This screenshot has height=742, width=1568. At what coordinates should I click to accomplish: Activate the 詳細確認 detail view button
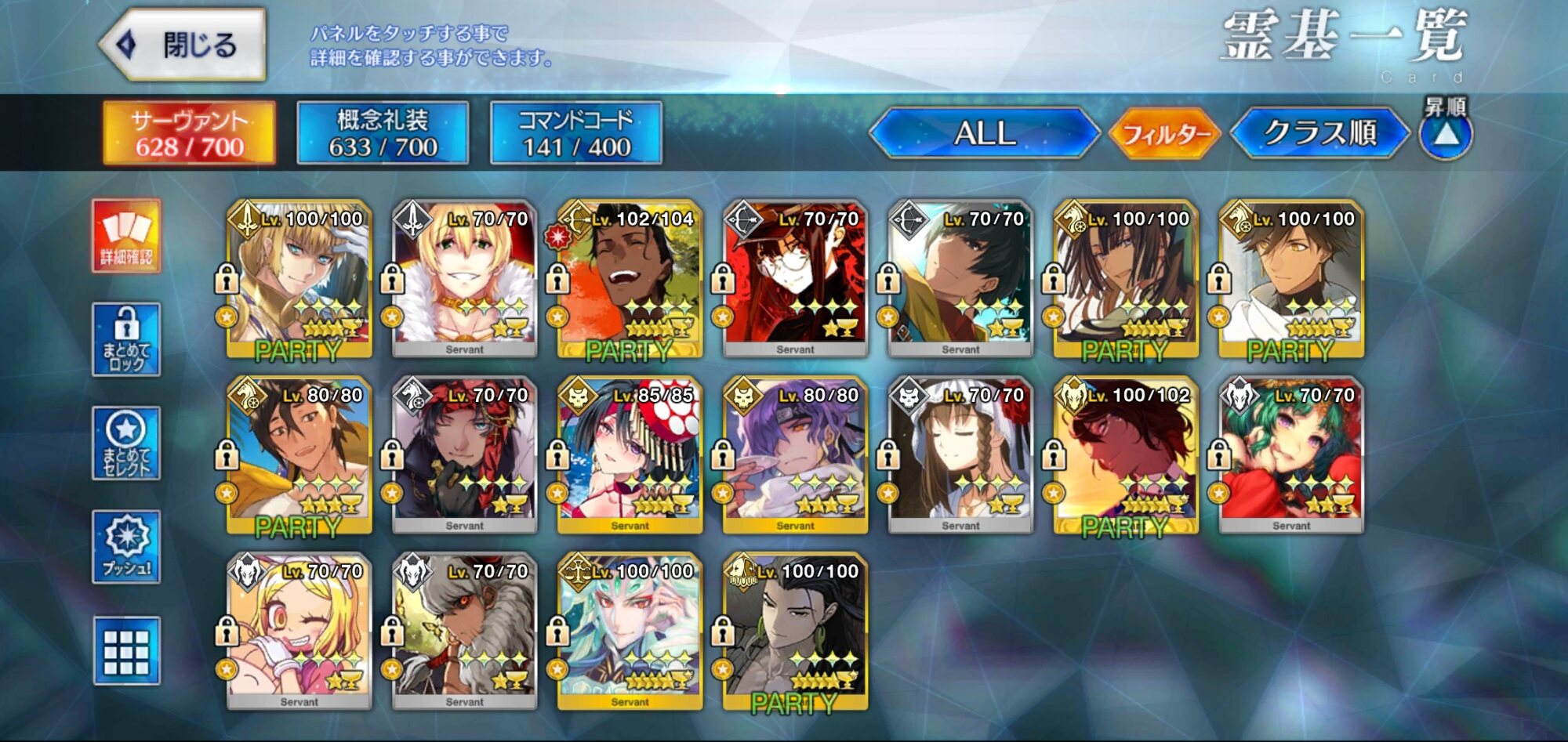click(x=126, y=236)
